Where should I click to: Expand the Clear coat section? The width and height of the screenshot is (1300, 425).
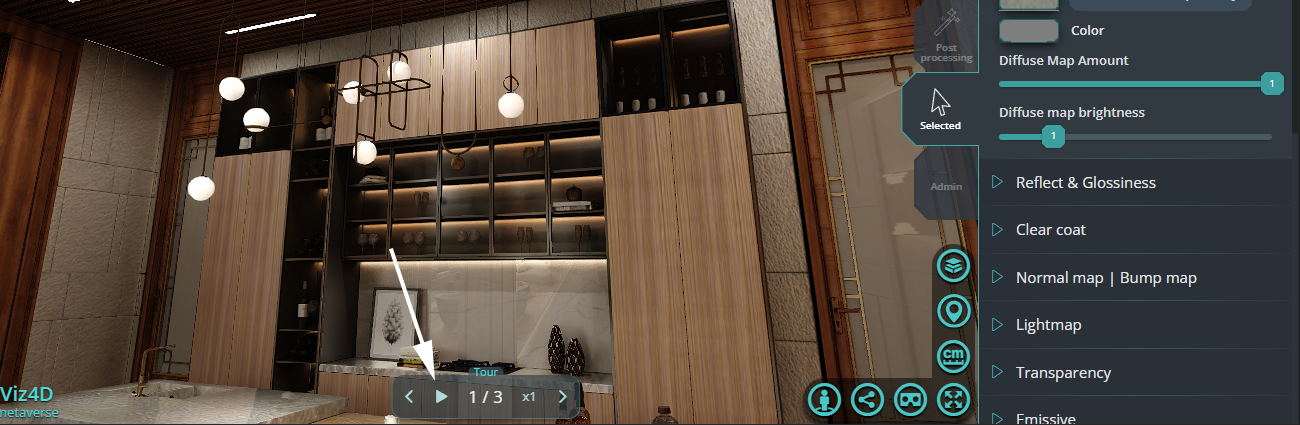[x=1050, y=230]
